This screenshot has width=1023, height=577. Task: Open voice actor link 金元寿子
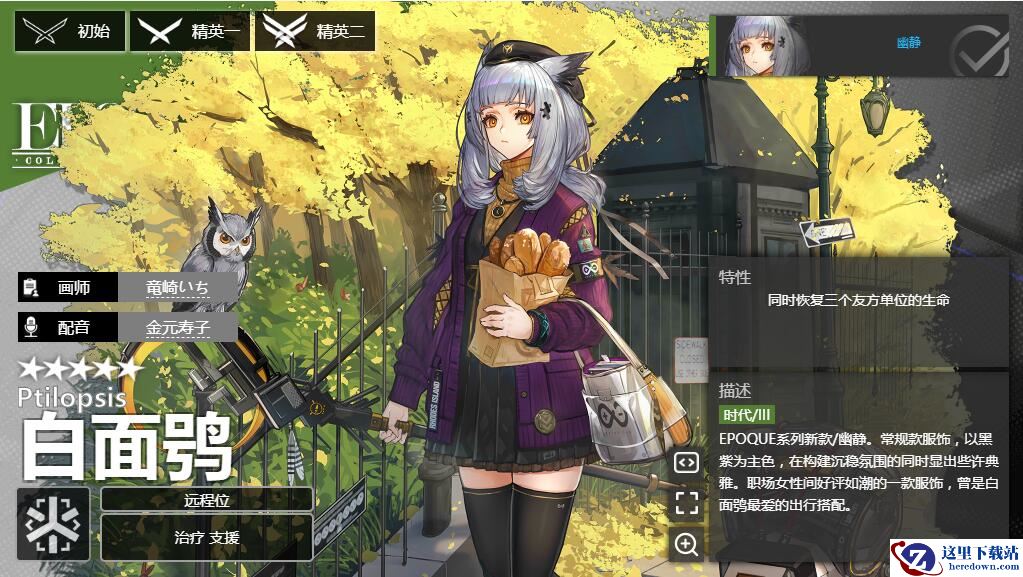178,327
